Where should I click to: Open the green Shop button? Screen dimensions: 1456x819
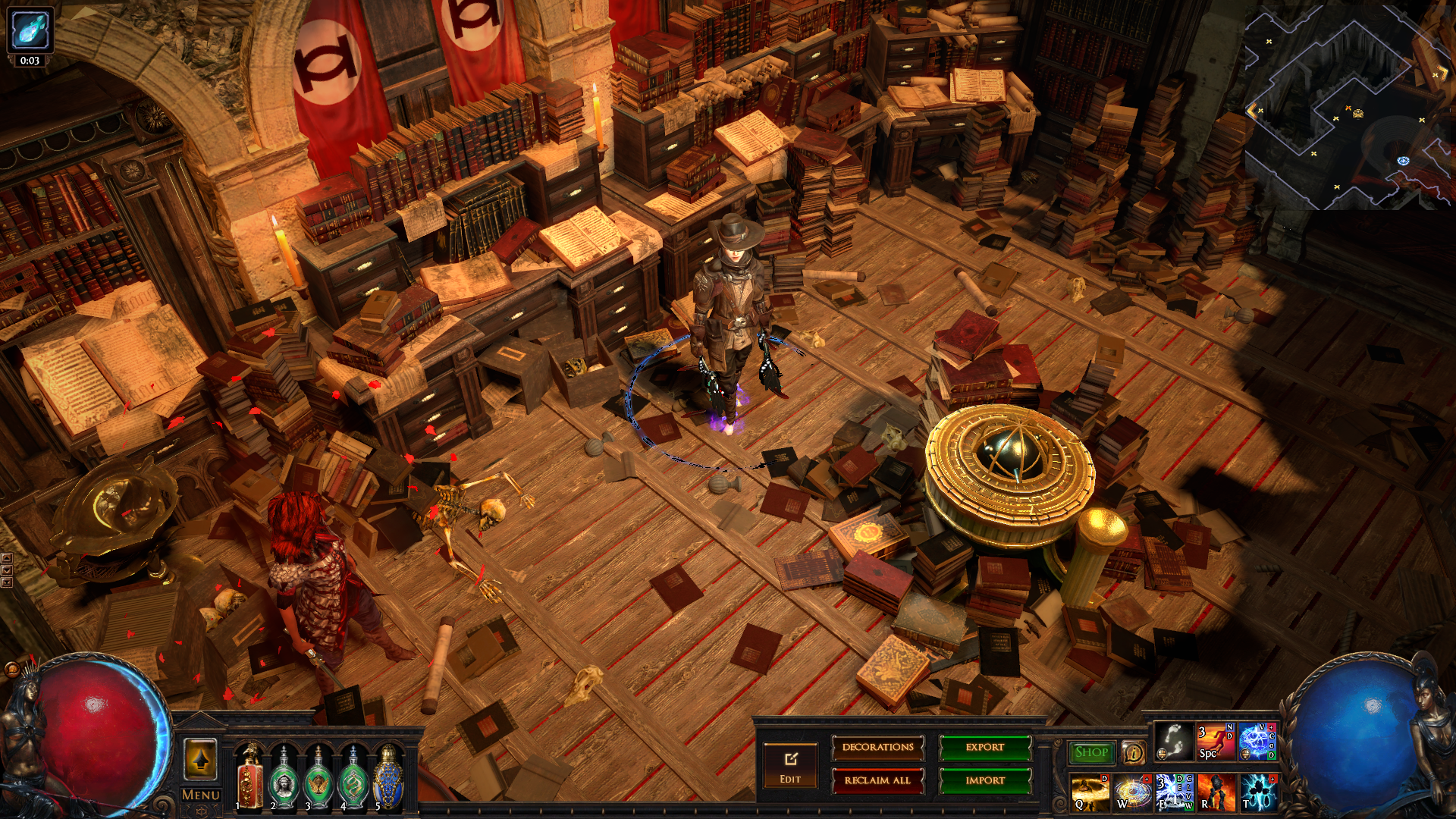coord(1091,752)
